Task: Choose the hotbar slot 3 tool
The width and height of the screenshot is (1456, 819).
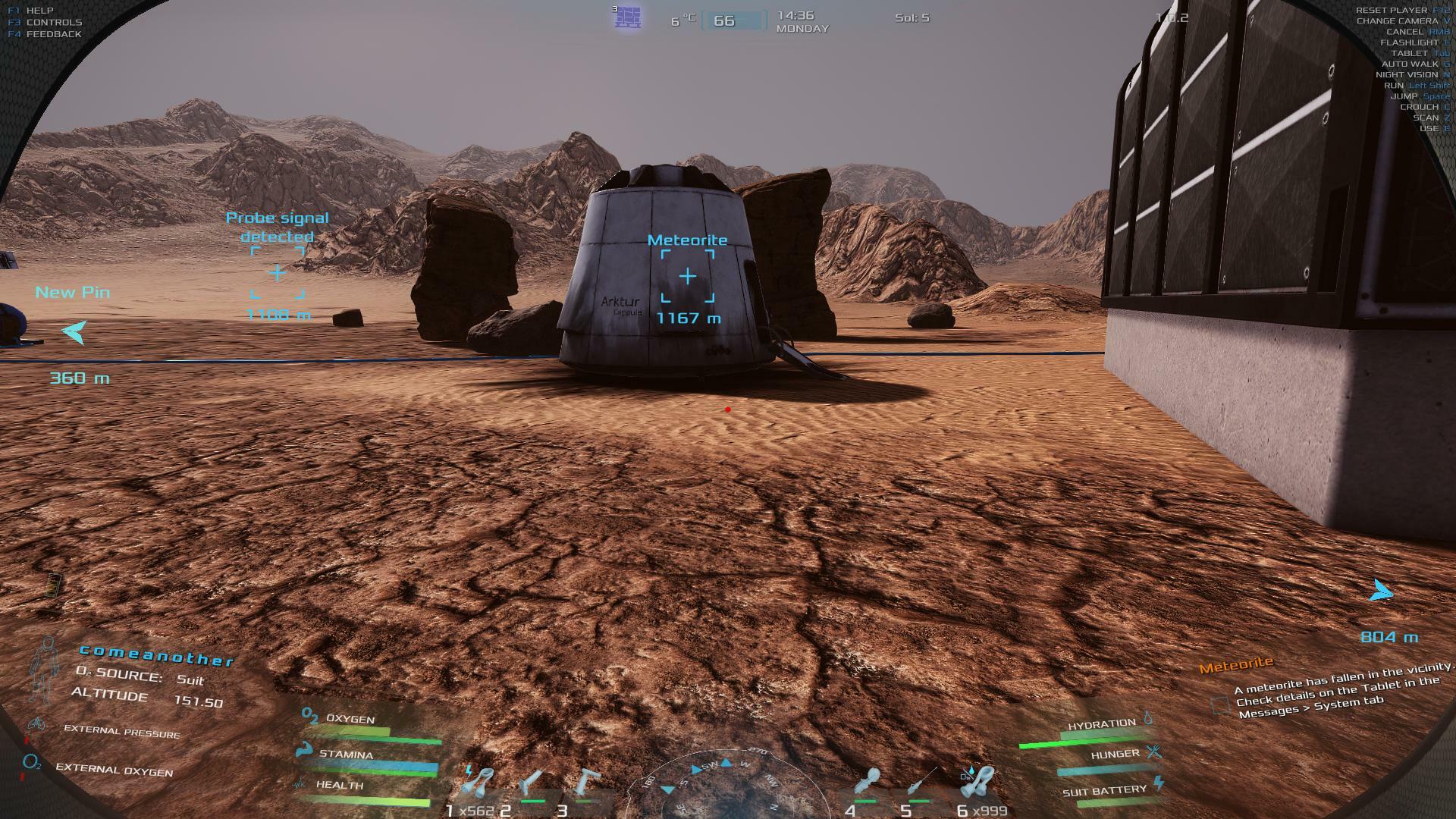Action: [x=585, y=785]
